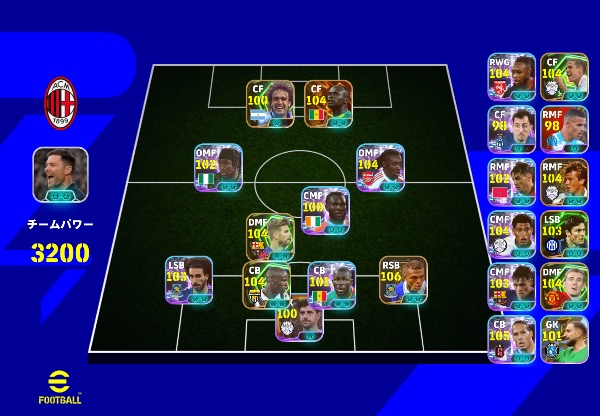Choose the OMF 102 card with the Nigeria flag
600x416 pixels.
click(x=218, y=167)
